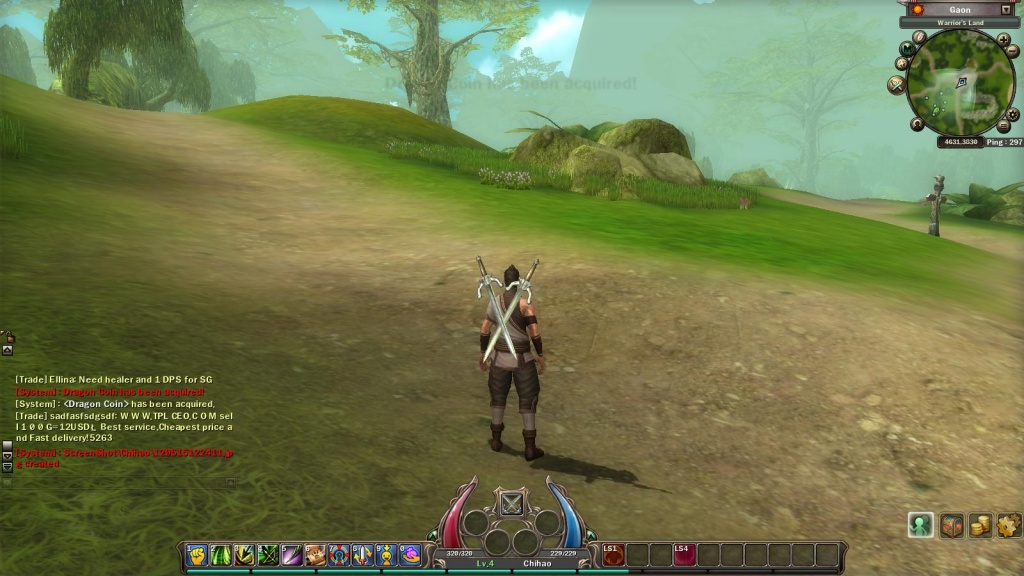Use the sword skill in slot 8
This screenshot has width=1024, height=576.
pos(363,555)
